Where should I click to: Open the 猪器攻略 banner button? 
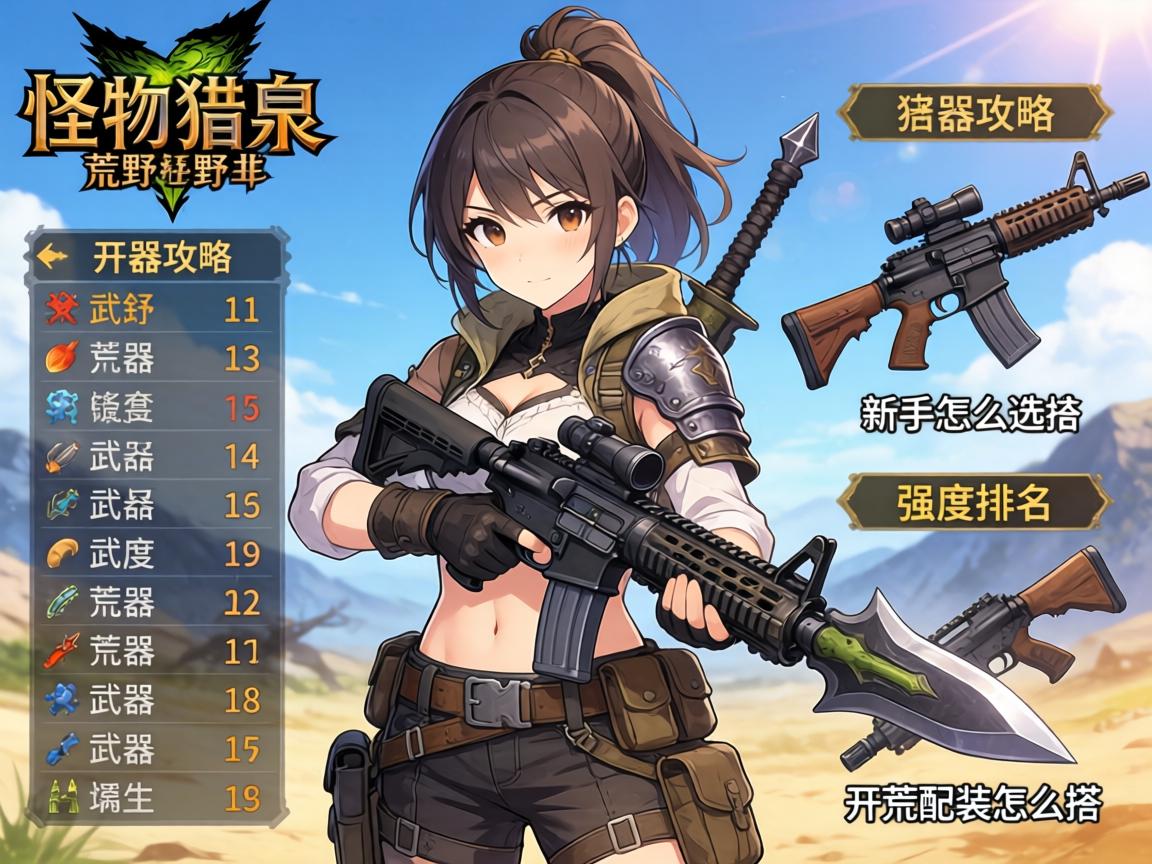(974, 113)
